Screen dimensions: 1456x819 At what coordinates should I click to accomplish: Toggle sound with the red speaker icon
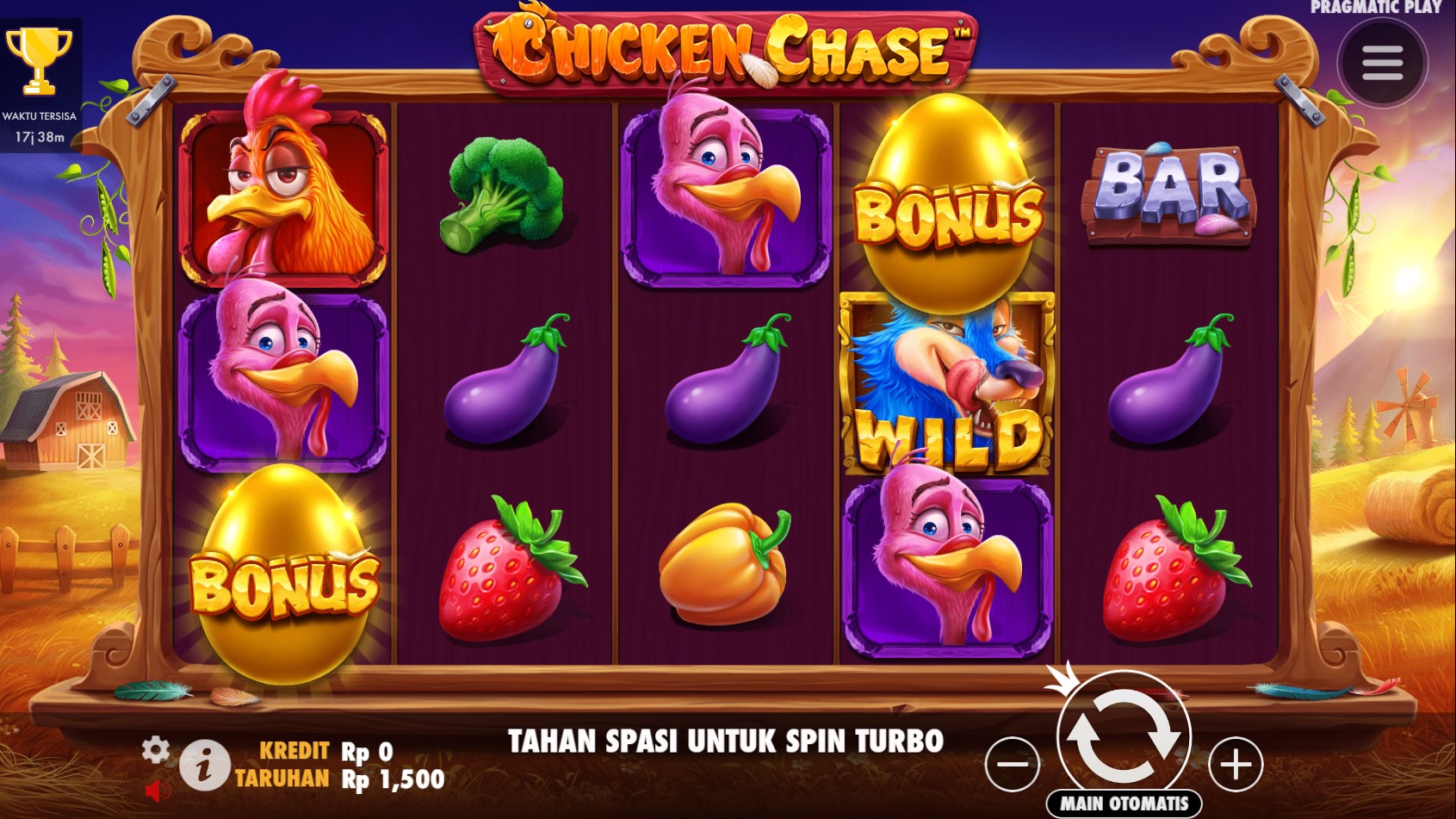[x=157, y=790]
